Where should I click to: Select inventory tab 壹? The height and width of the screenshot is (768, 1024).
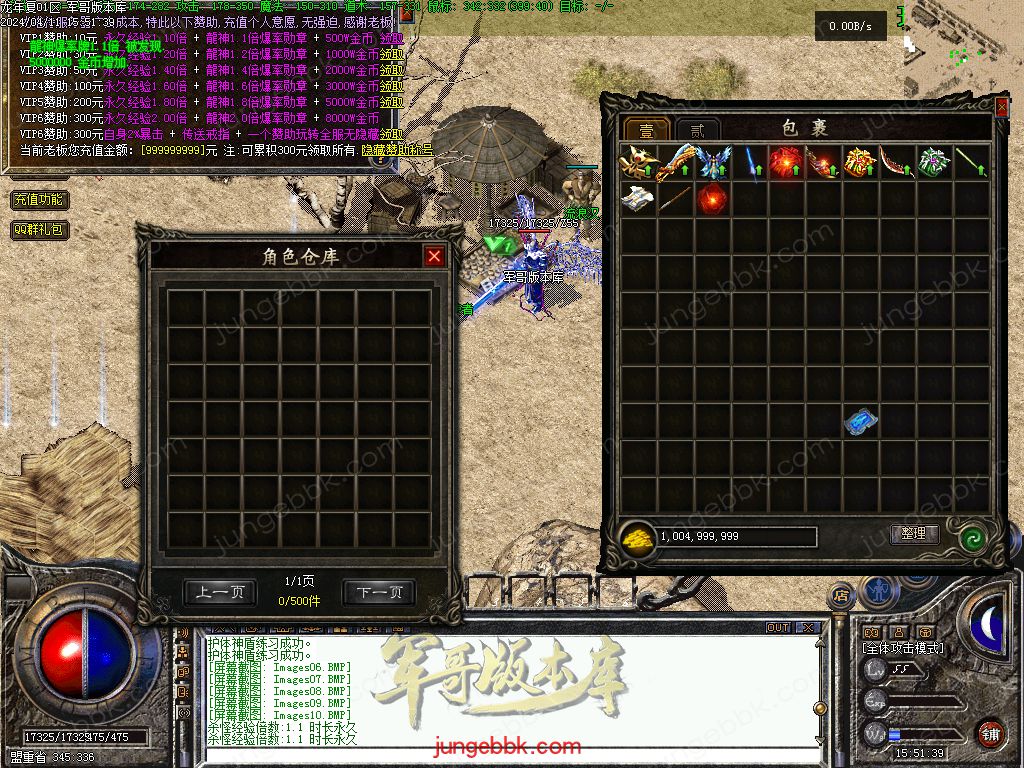click(646, 130)
